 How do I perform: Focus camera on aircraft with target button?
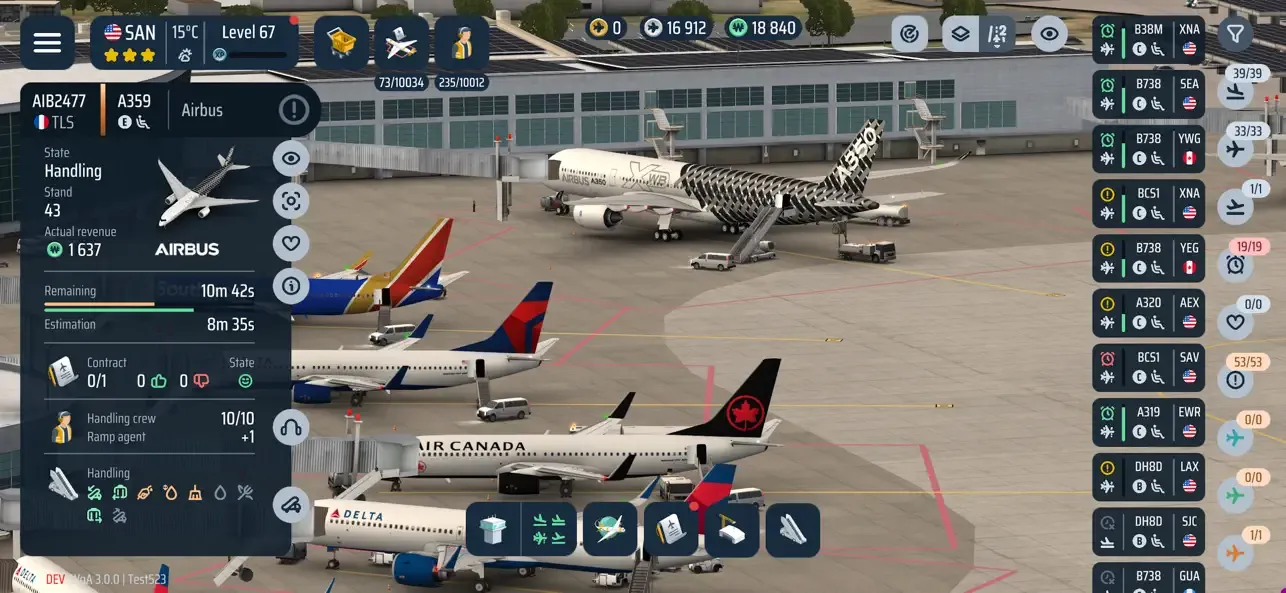click(x=291, y=201)
